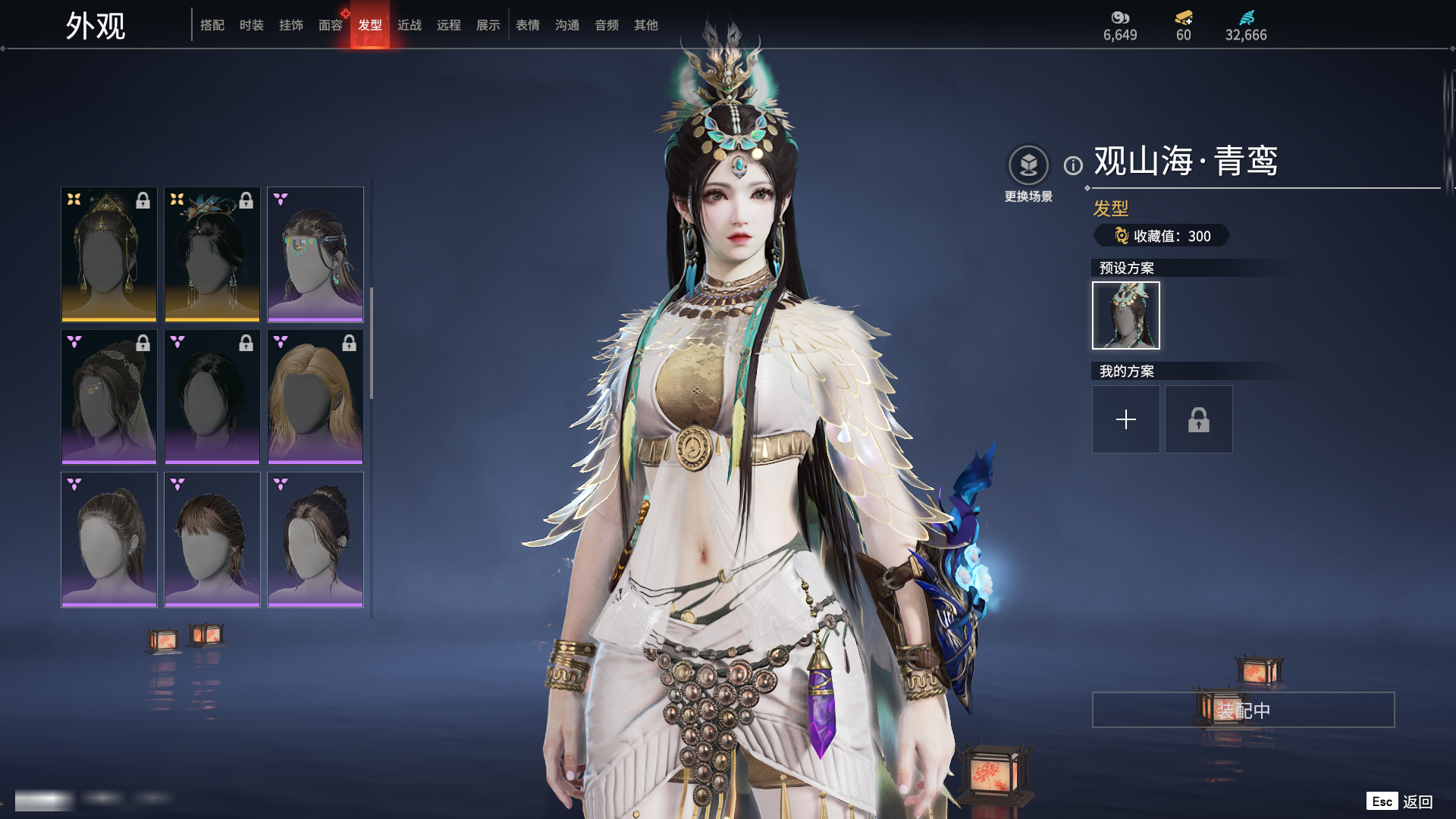This screenshot has height=819, width=1456.
Task: Pick the locked gold crown hairstyle
Action: pos(109,254)
